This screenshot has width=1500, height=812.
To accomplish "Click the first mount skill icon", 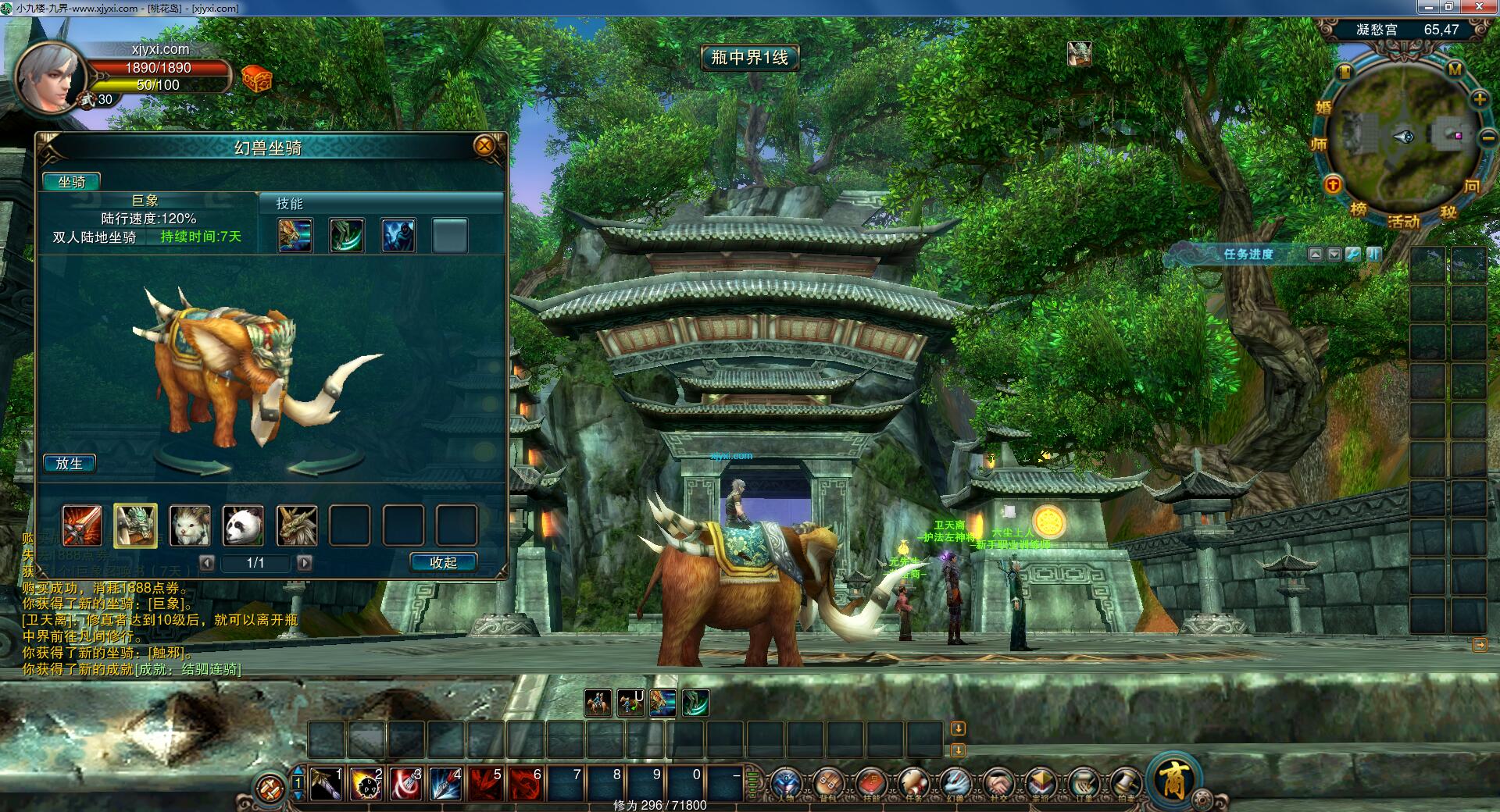I will tap(295, 235).
